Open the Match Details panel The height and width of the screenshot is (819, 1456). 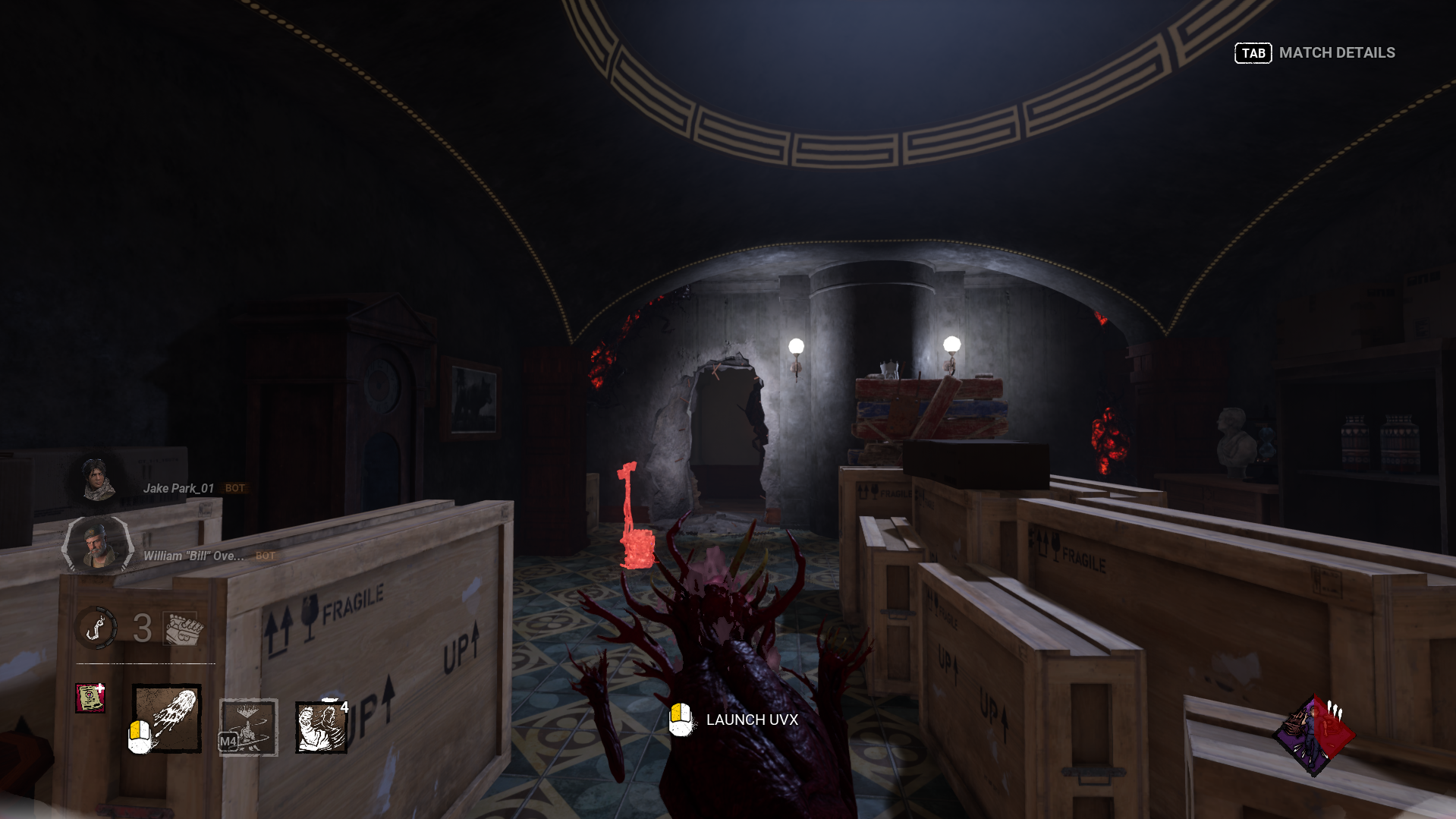1315,53
